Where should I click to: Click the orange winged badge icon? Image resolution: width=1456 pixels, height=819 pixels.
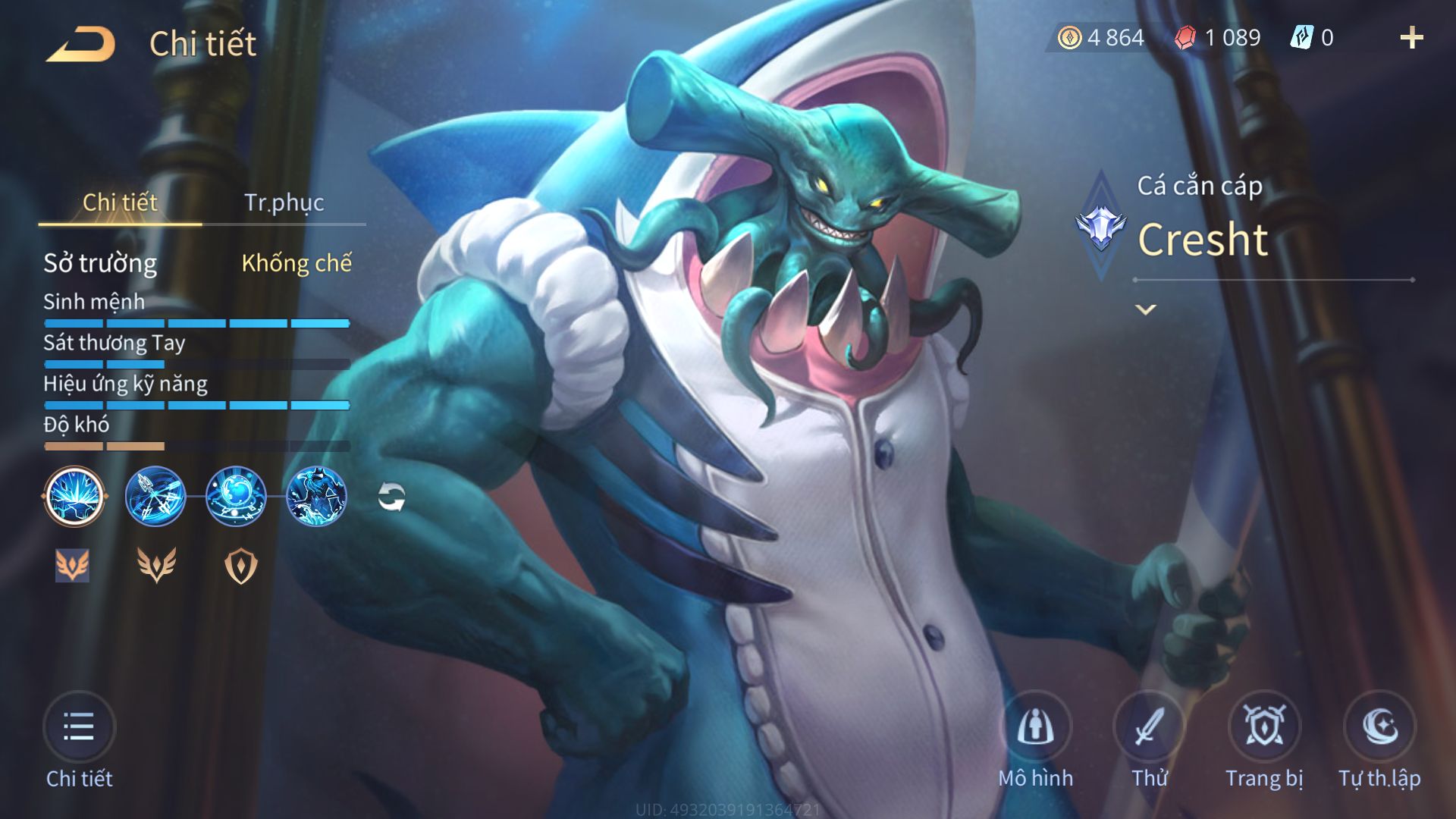click(x=73, y=566)
